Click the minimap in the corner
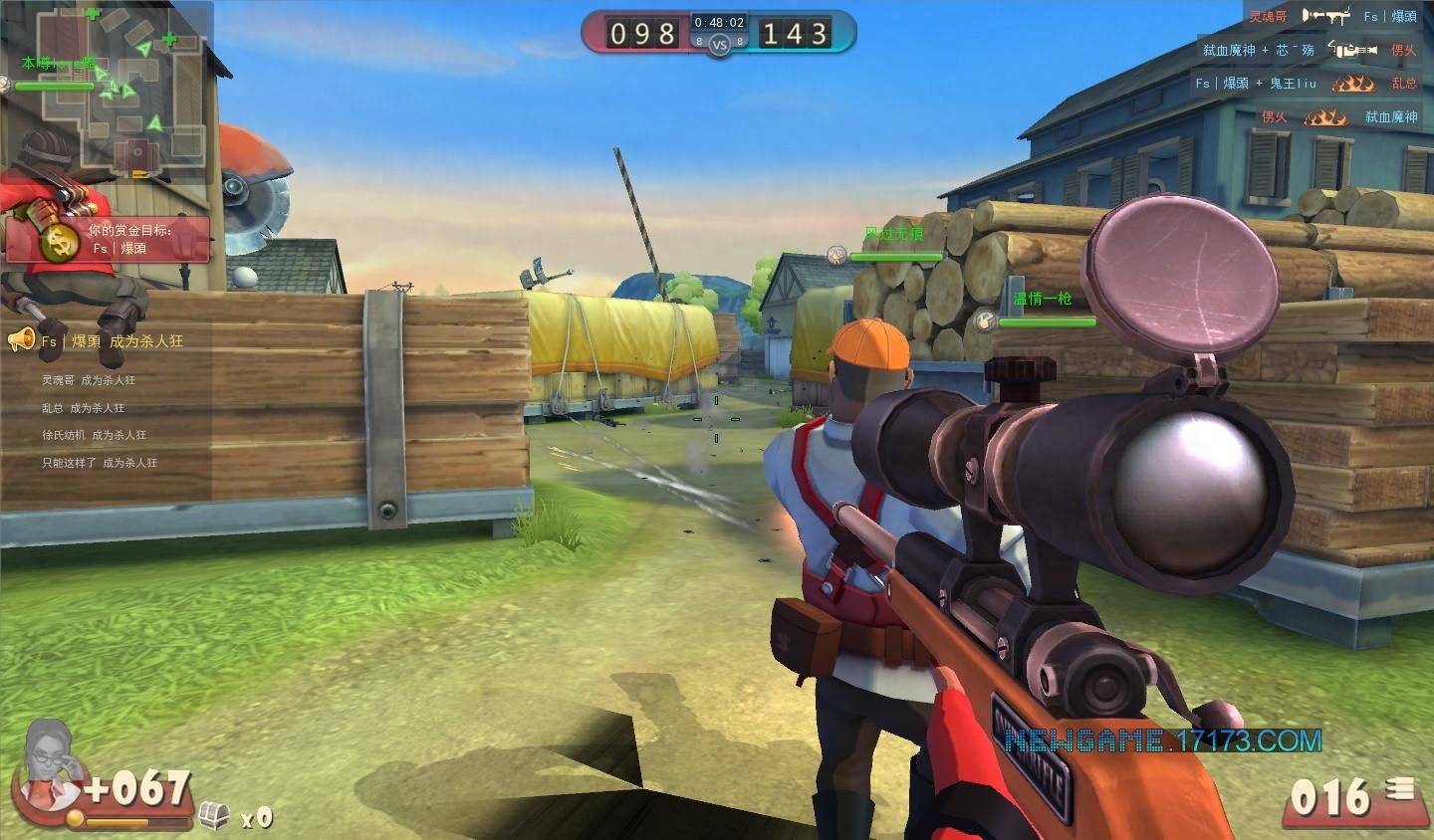The image size is (1434, 840). (108, 88)
